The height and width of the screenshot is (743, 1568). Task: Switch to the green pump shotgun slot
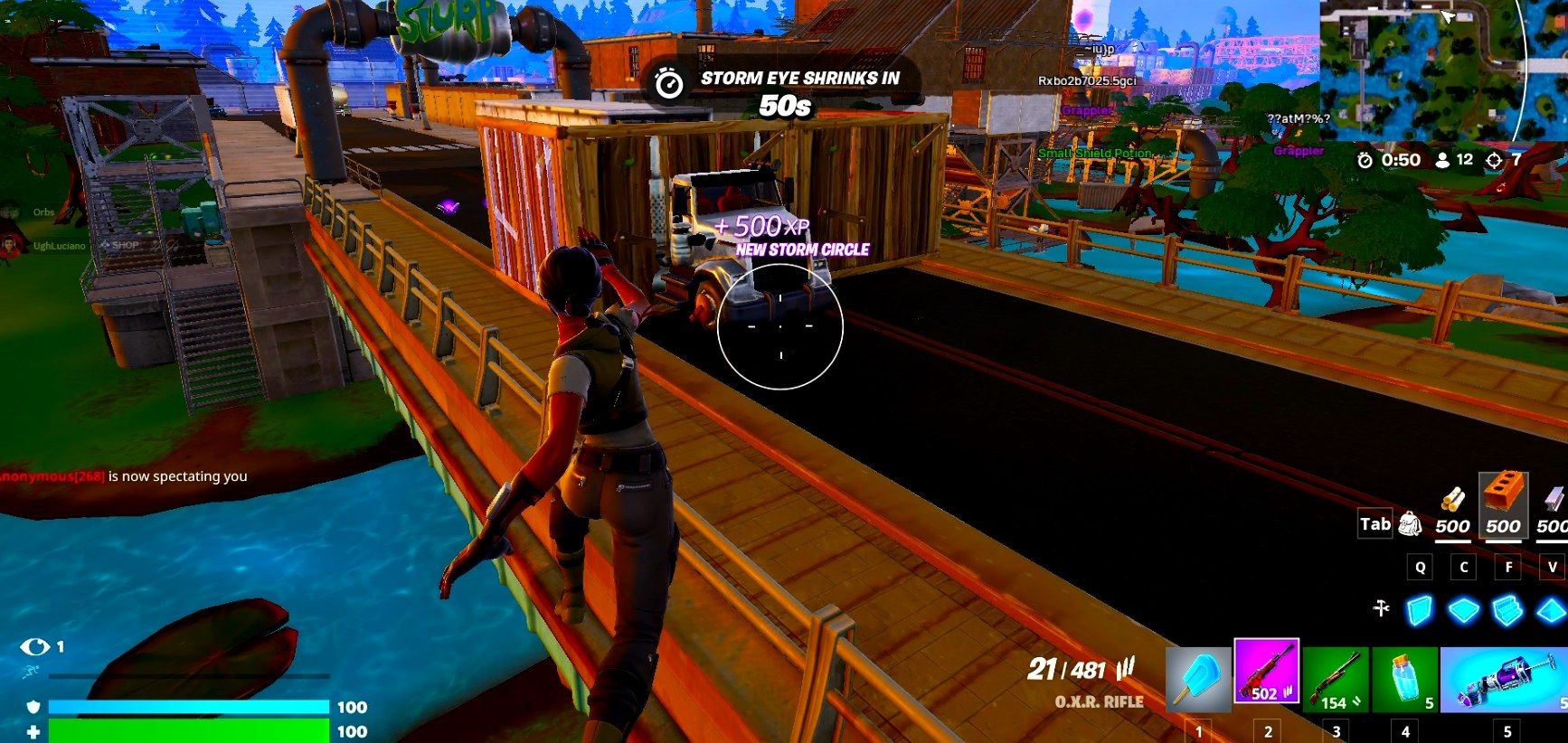[1336, 680]
